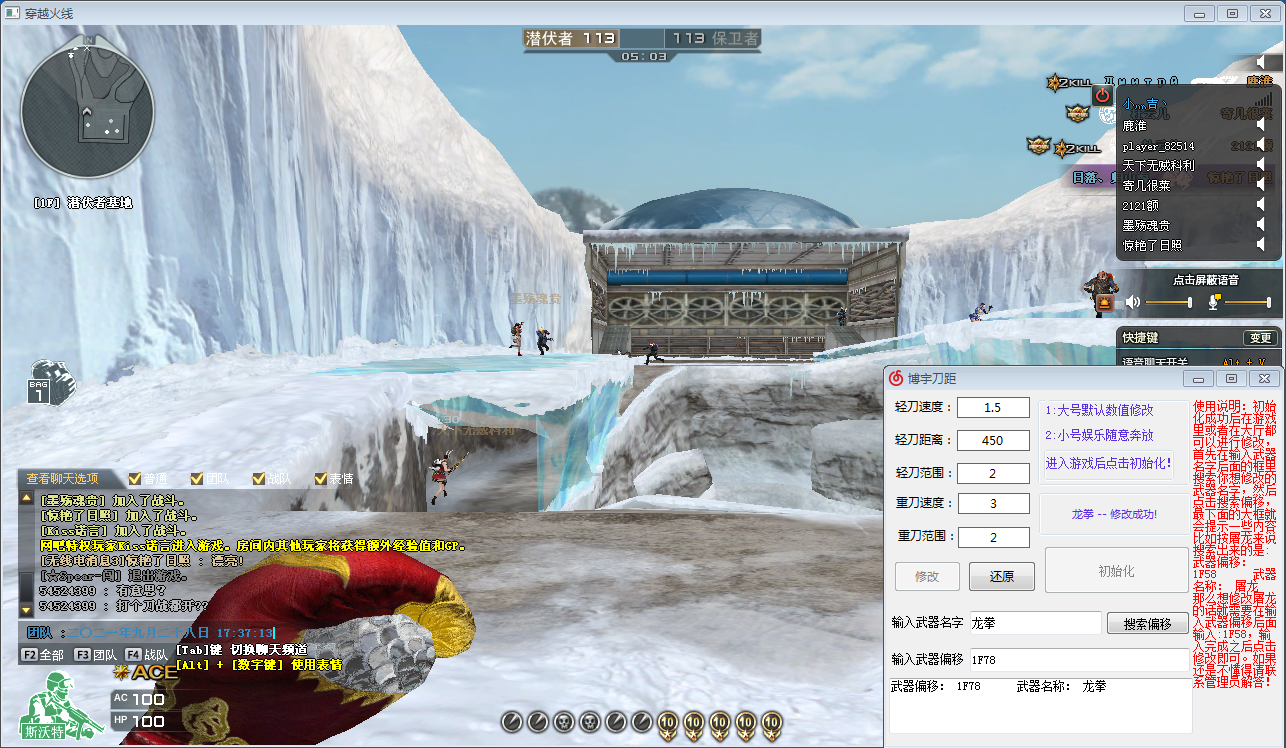The width and height of the screenshot is (1286, 748).
Task: Close the 博宇刀距 tool window
Action: (1266, 378)
